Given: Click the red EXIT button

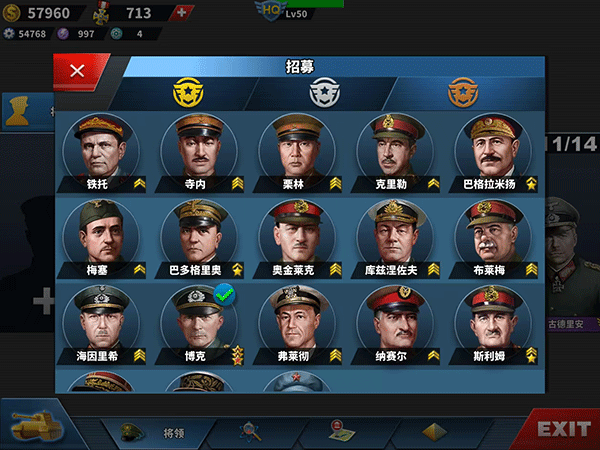Looking at the screenshot, I should coord(563,429).
